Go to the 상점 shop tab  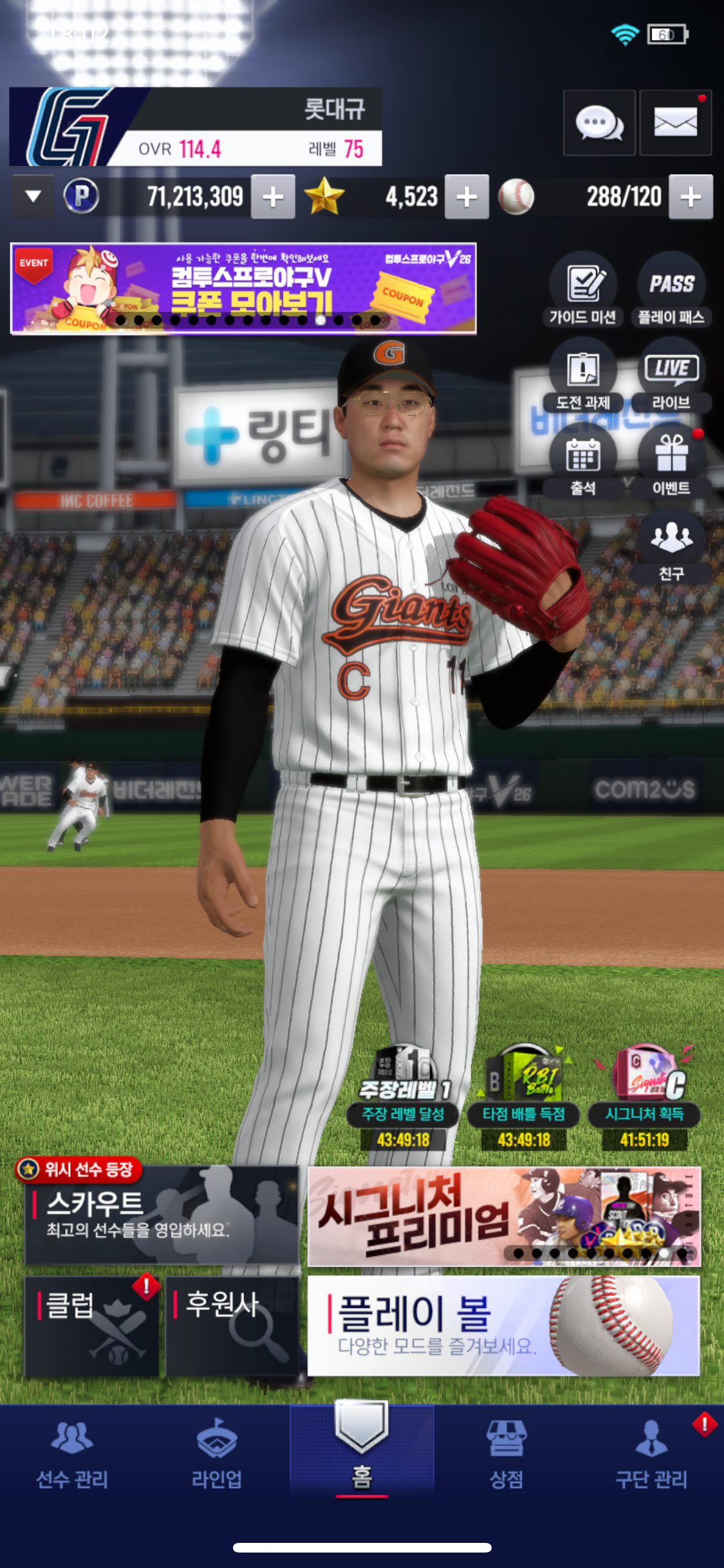point(506,1455)
